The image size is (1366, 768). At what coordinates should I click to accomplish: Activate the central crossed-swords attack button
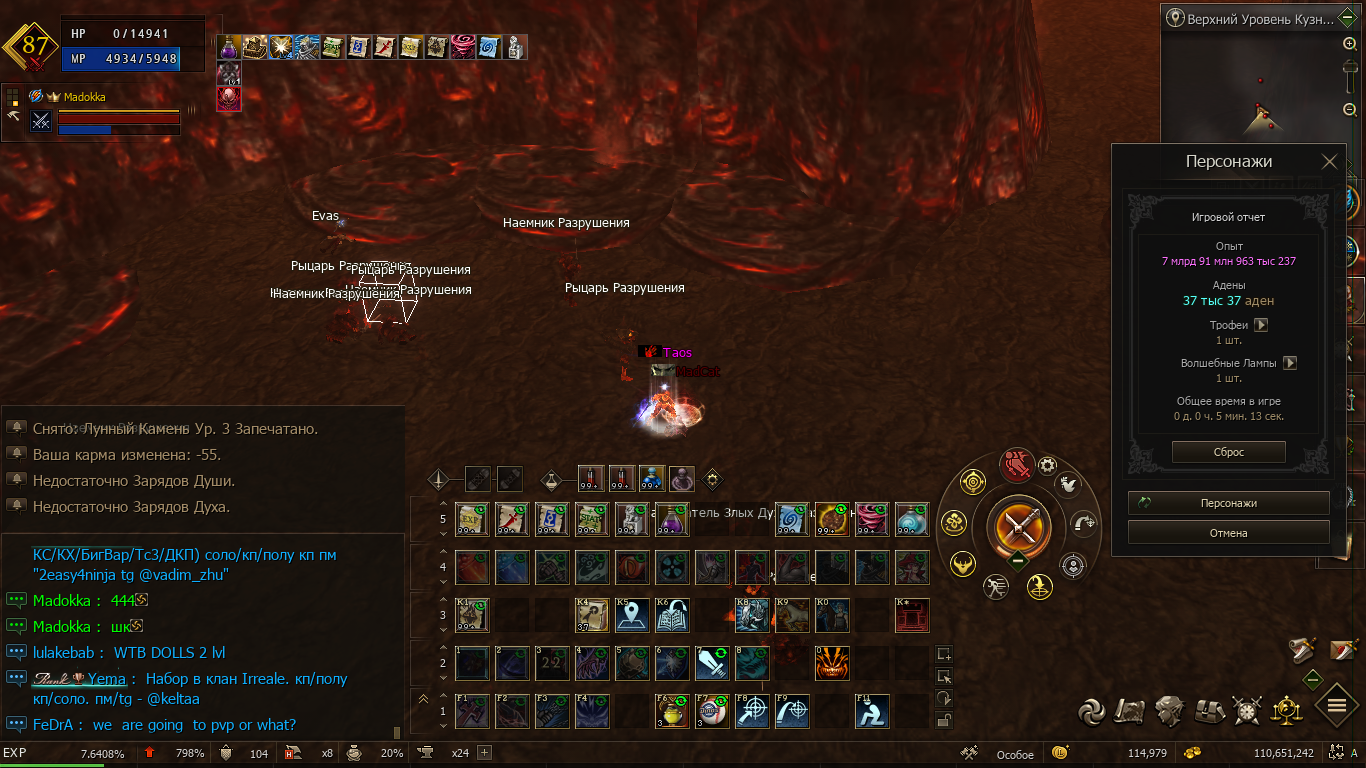point(1018,526)
